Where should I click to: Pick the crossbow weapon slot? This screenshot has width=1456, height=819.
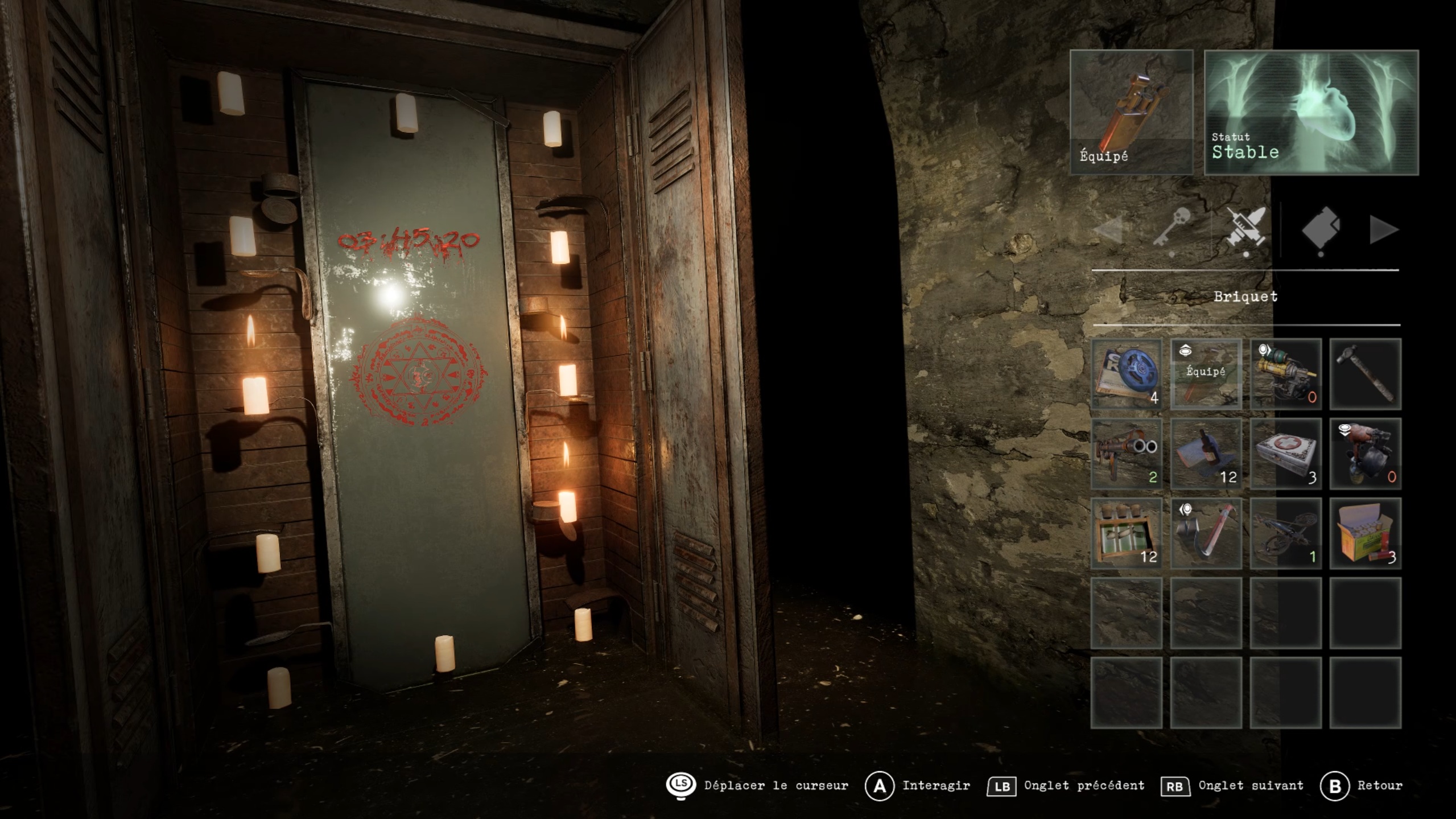tap(1285, 533)
